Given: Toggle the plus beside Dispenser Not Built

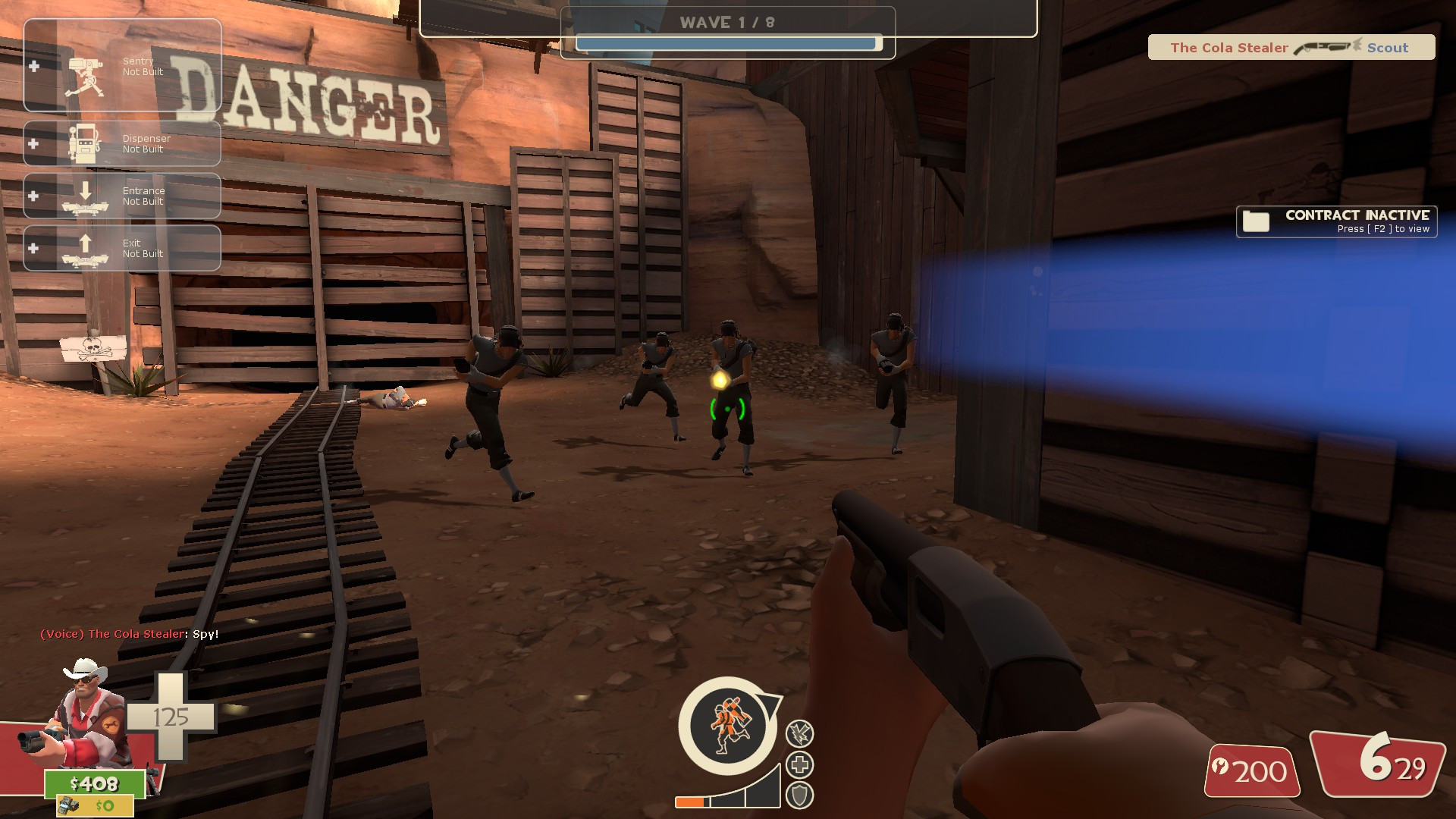Looking at the screenshot, I should (x=33, y=144).
